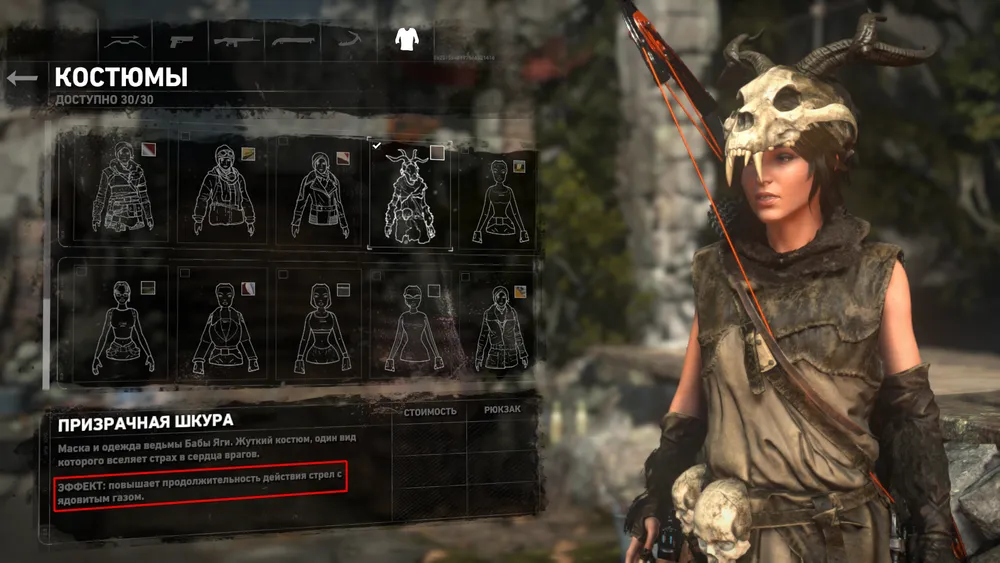The width and height of the screenshot is (1000, 563).
Task: Choose the bottom-row collared jacket with red-white swatch
Action: [x=222, y=324]
